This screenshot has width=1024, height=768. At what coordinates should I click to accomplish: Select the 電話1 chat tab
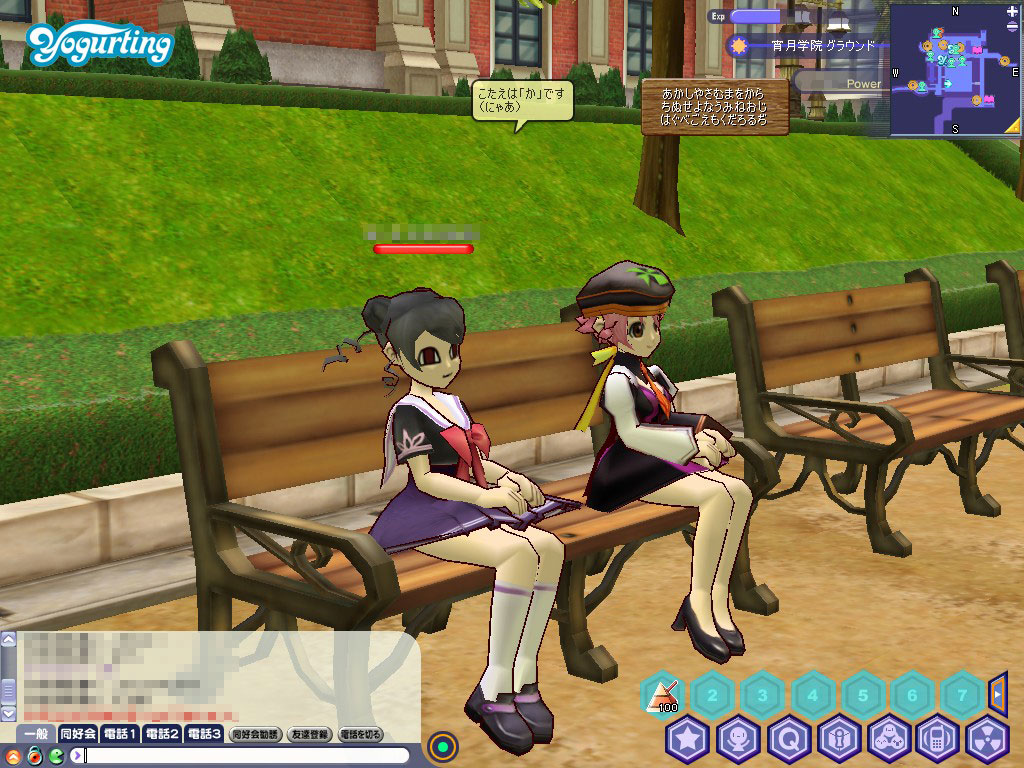[x=120, y=734]
